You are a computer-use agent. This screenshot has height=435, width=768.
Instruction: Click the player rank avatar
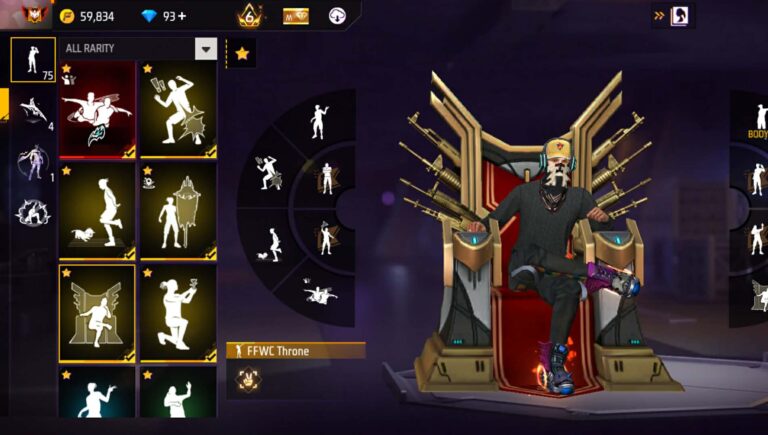tap(33, 15)
